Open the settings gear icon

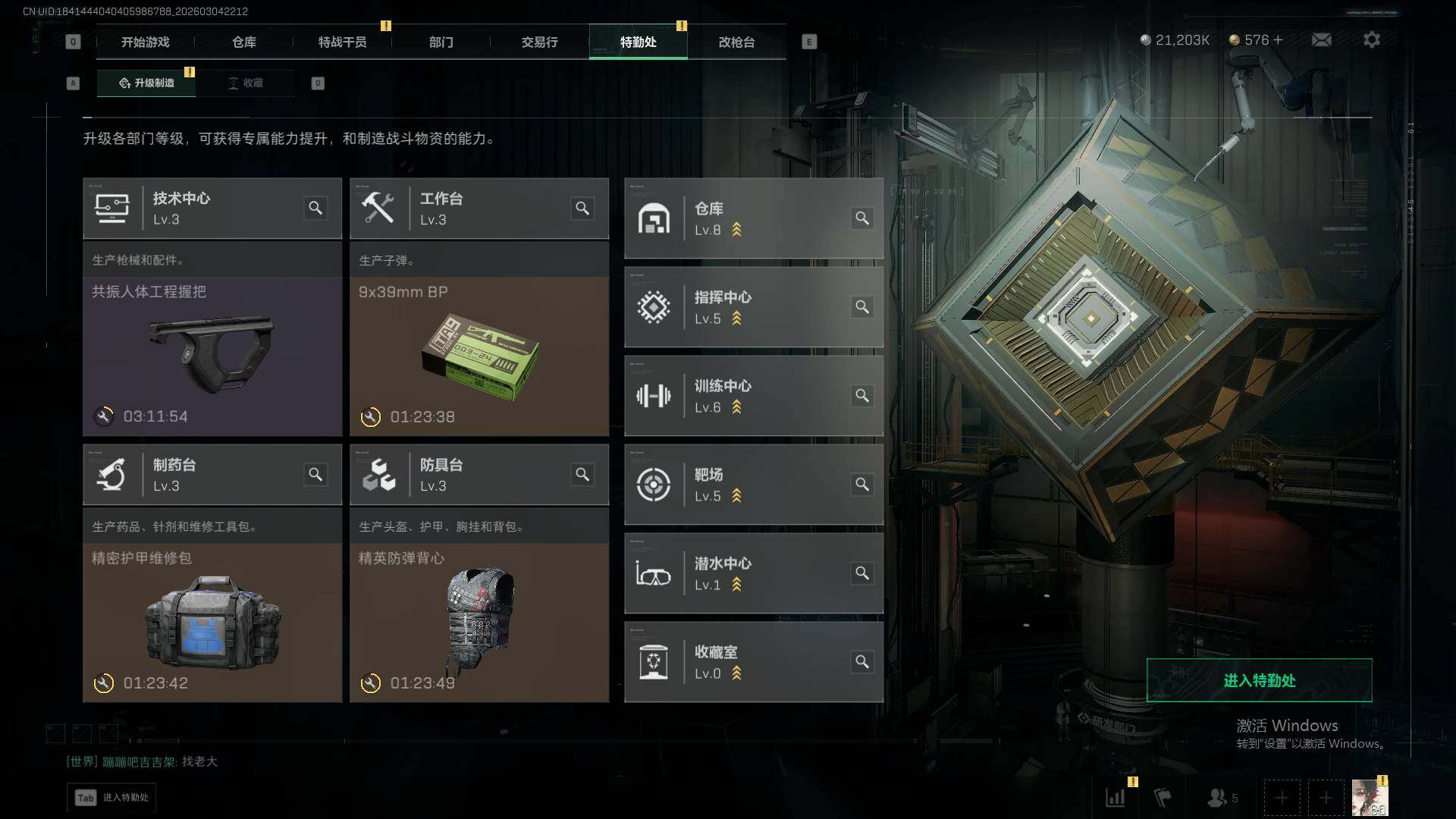pos(1371,39)
